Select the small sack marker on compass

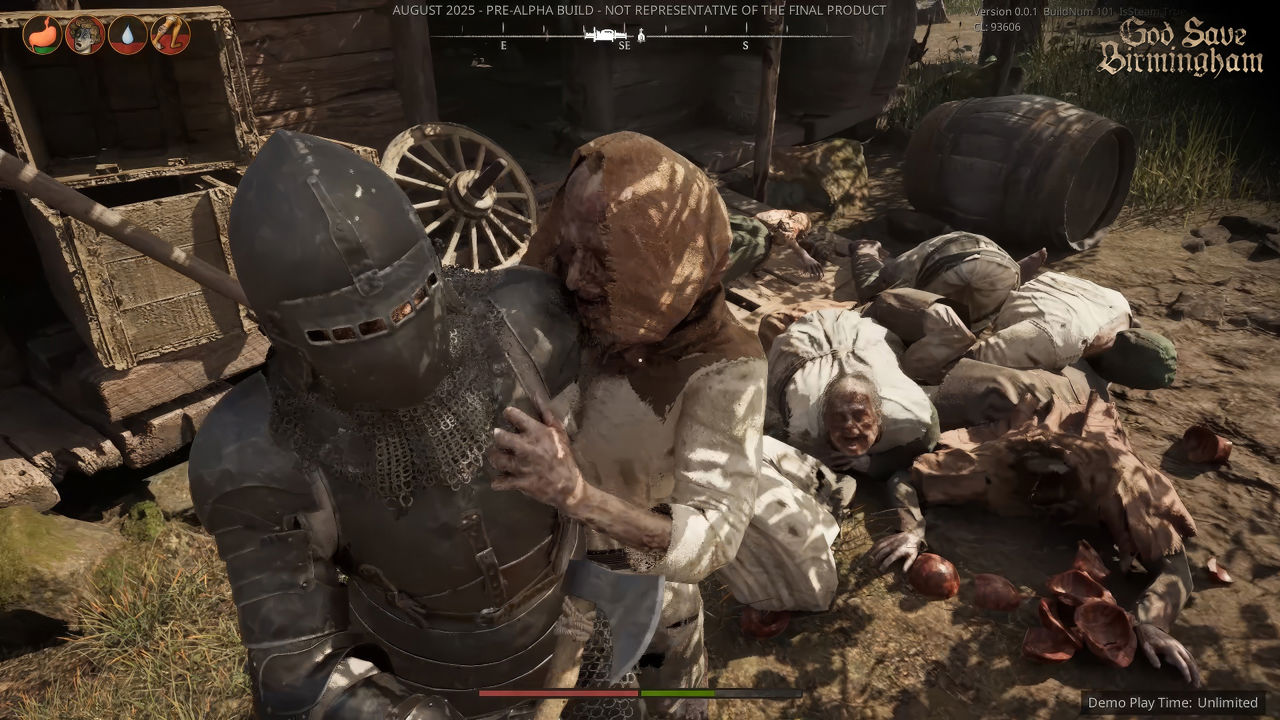point(641,36)
